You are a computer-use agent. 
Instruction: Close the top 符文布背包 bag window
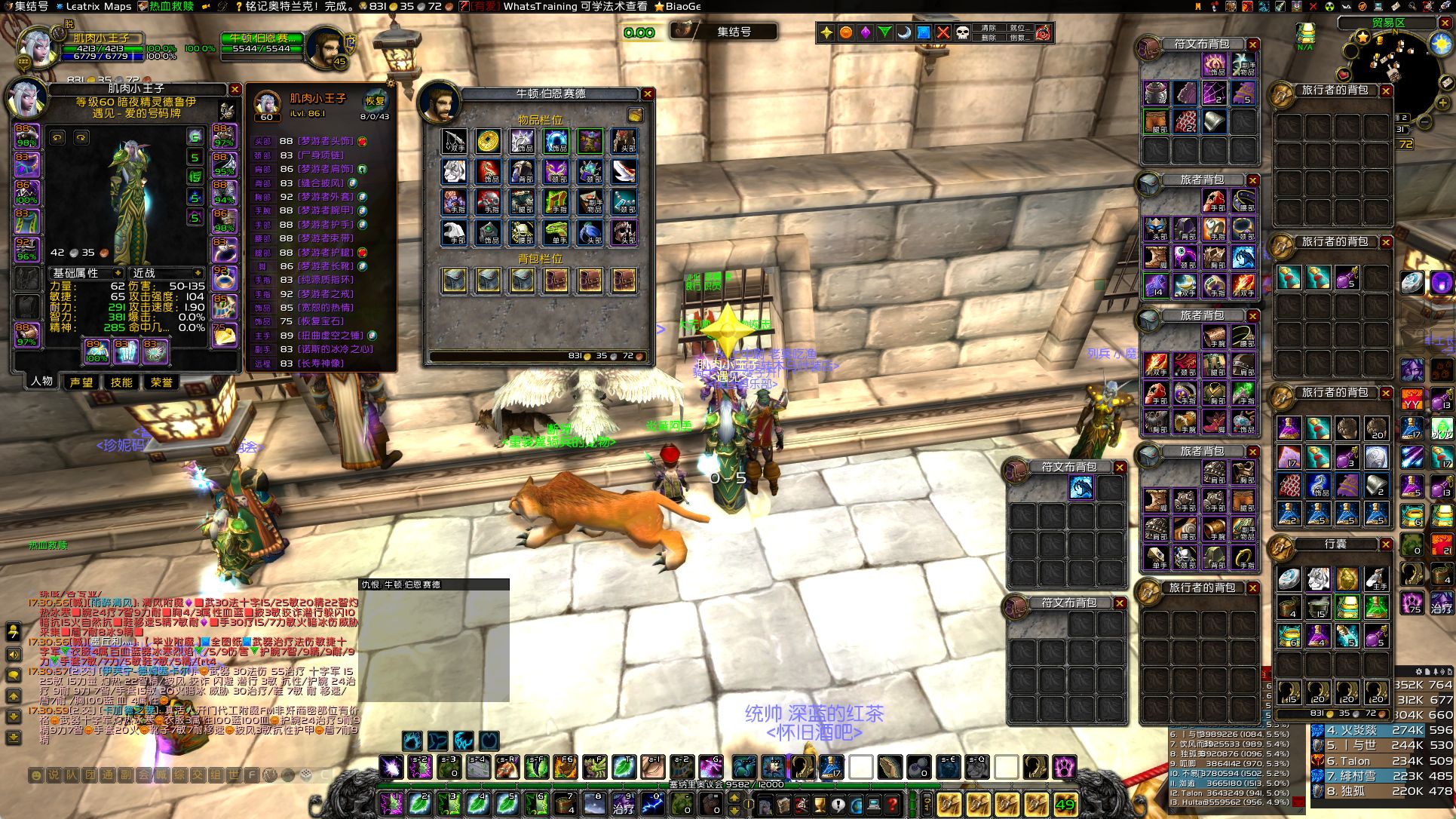tap(1252, 44)
